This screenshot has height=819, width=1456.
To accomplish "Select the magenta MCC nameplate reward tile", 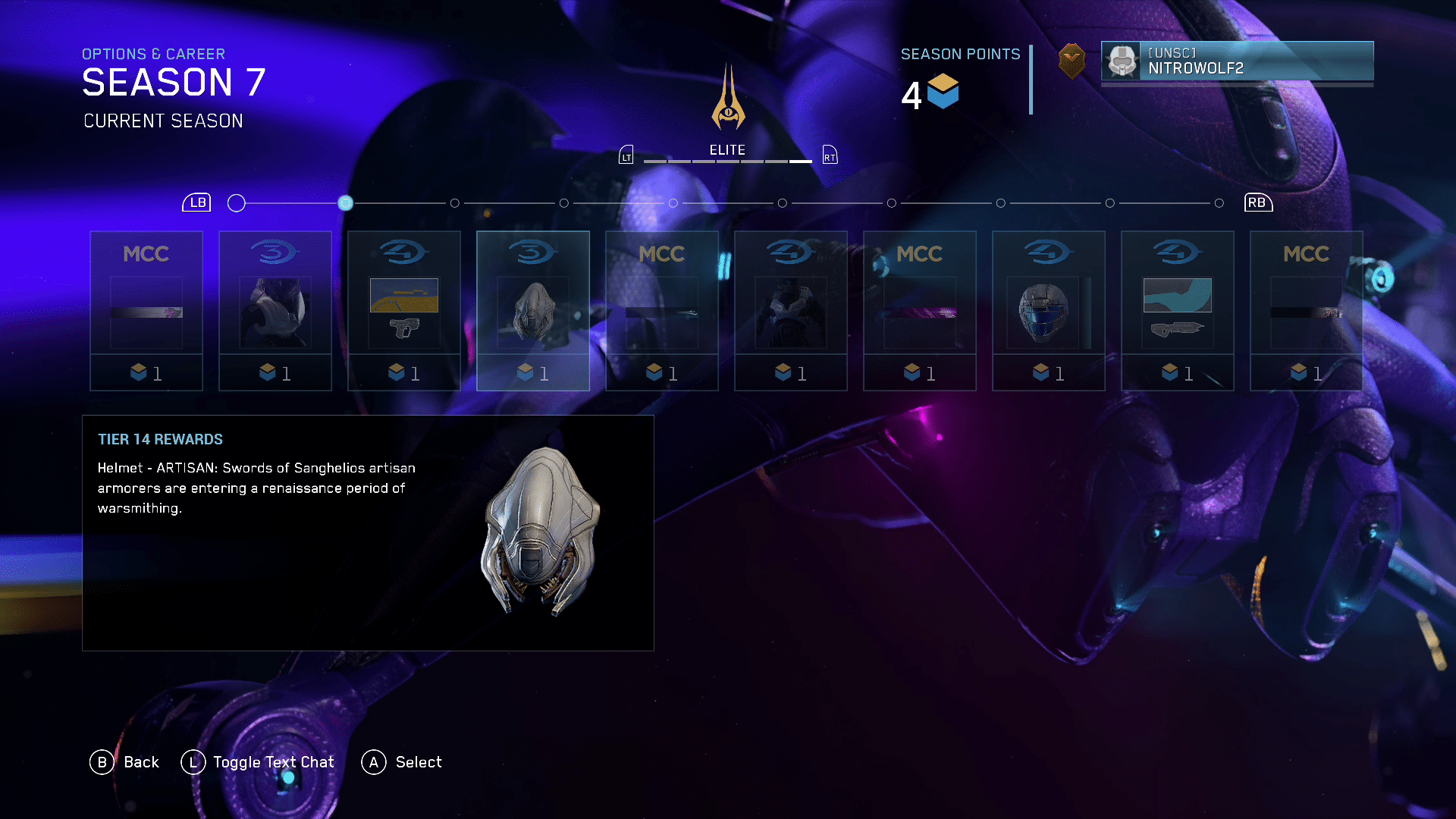I will [919, 311].
